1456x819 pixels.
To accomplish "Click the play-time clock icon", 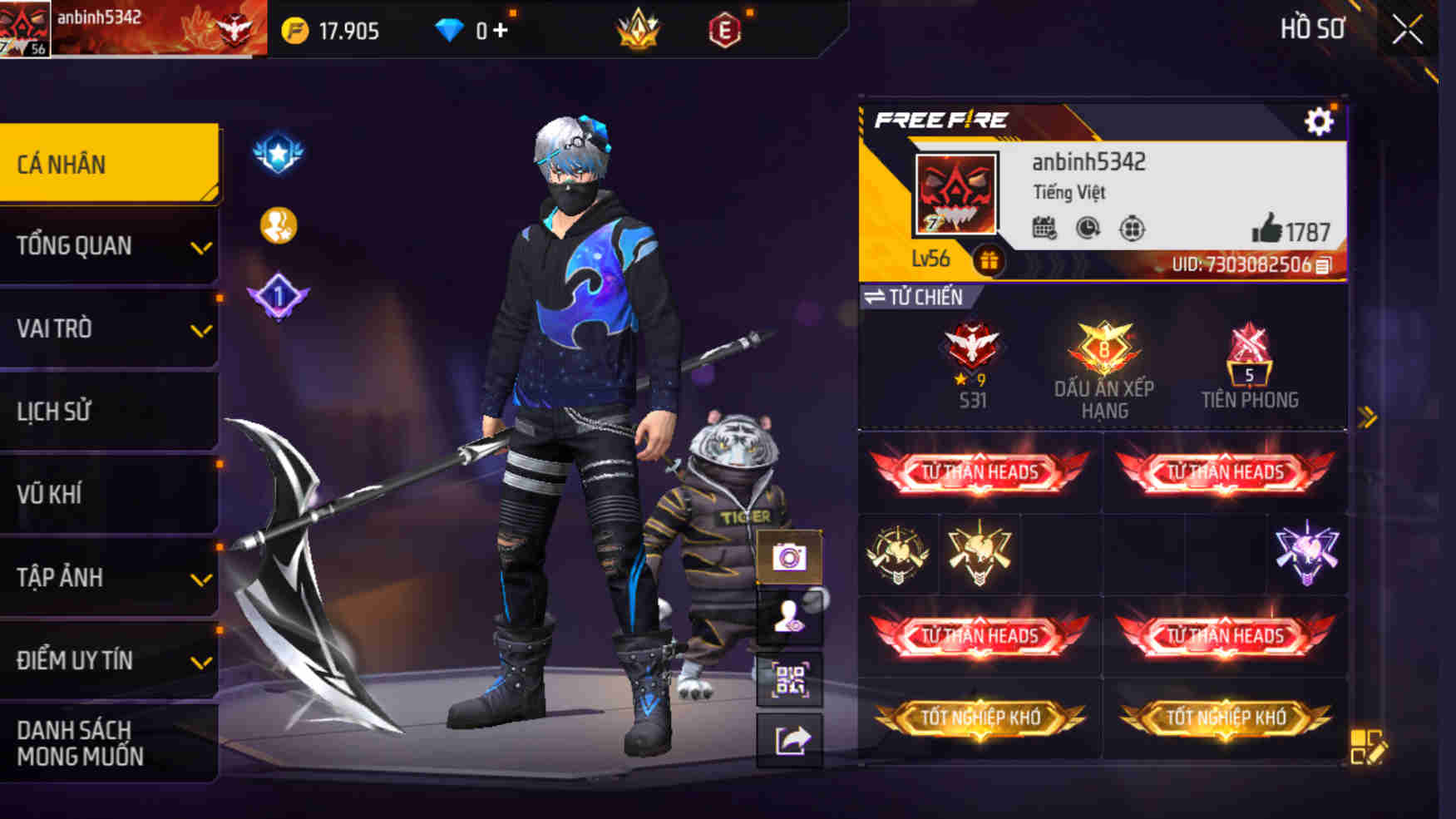I will click(1087, 227).
